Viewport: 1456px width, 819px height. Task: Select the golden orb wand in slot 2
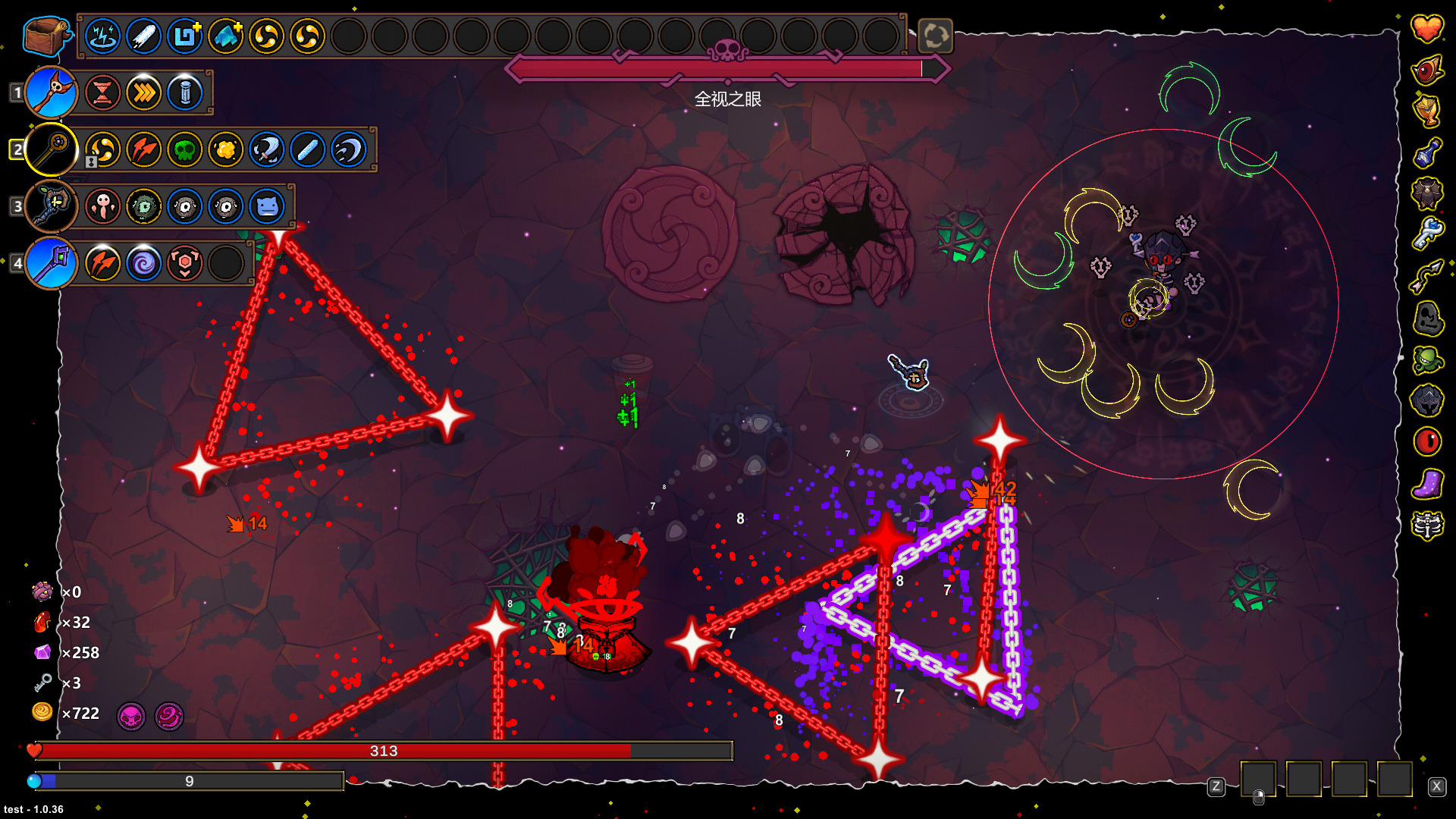pos(52,149)
